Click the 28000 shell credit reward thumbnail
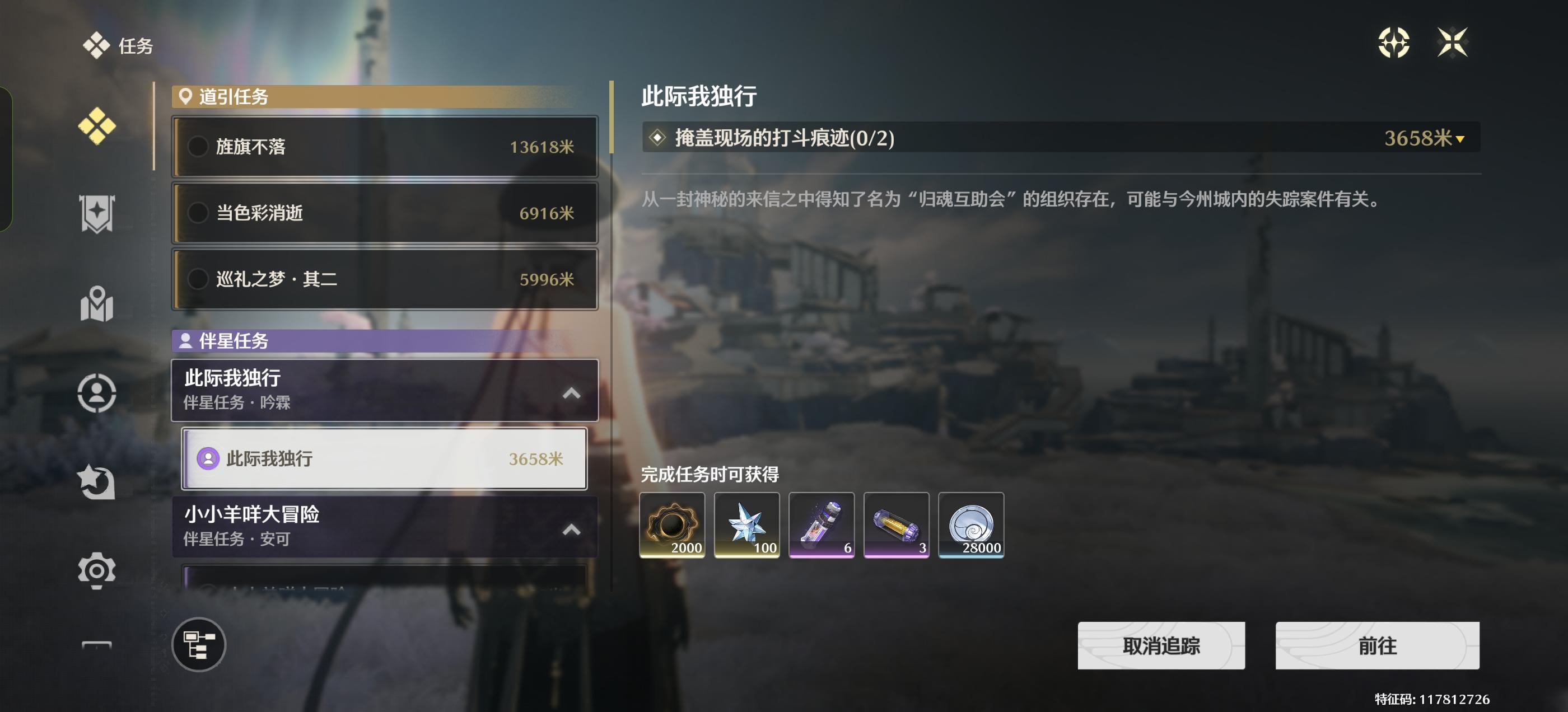Screen dimensions: 1568x712 point(972,524)
